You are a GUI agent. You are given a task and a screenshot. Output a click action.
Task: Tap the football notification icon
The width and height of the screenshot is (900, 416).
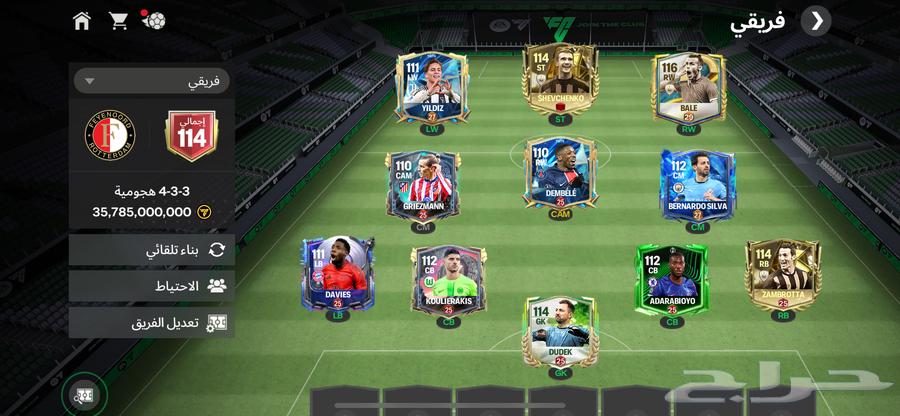[153, 20]
